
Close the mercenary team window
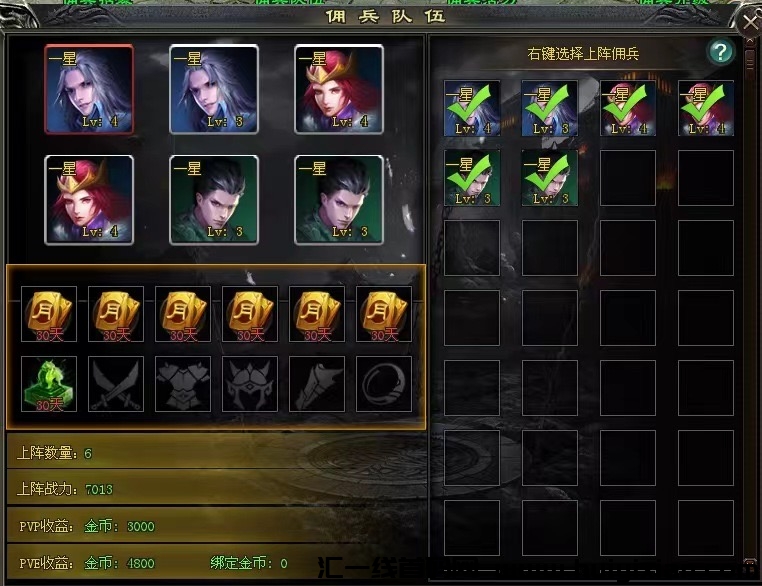click(749, 19)
